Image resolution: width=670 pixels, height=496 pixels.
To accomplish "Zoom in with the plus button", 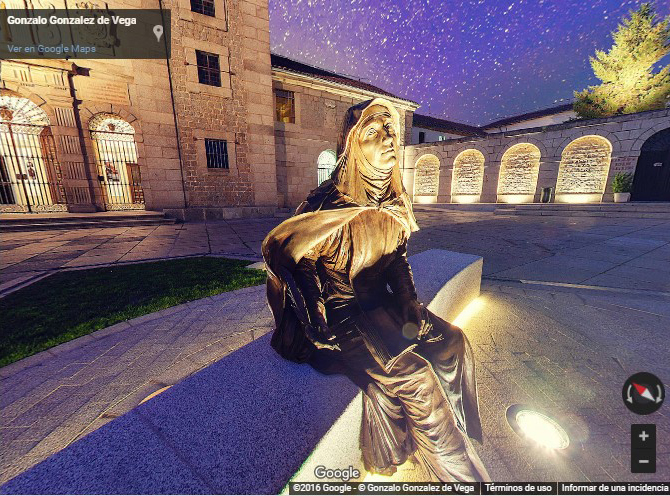I will [x=643, y=437].
